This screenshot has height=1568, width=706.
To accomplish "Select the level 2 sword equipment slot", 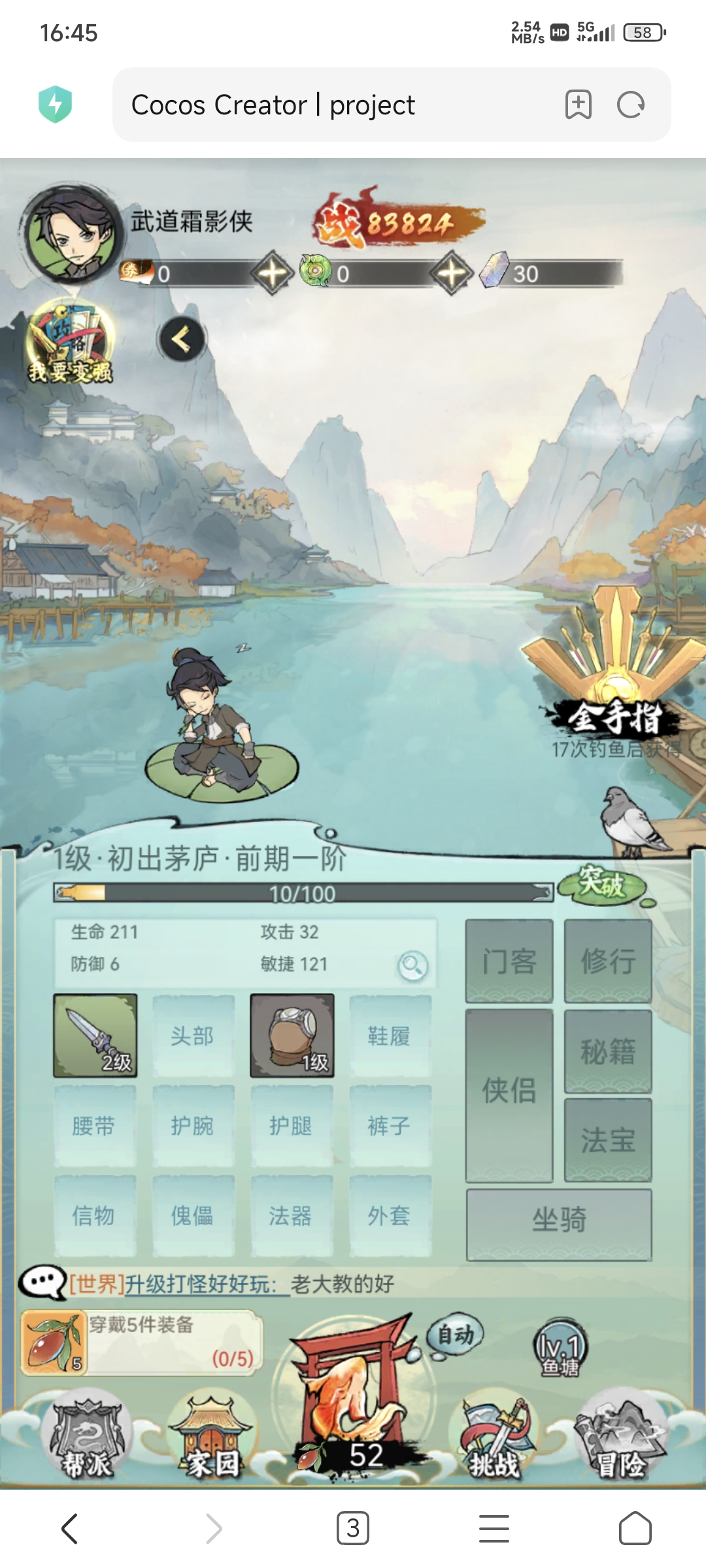I will 95,1036.
